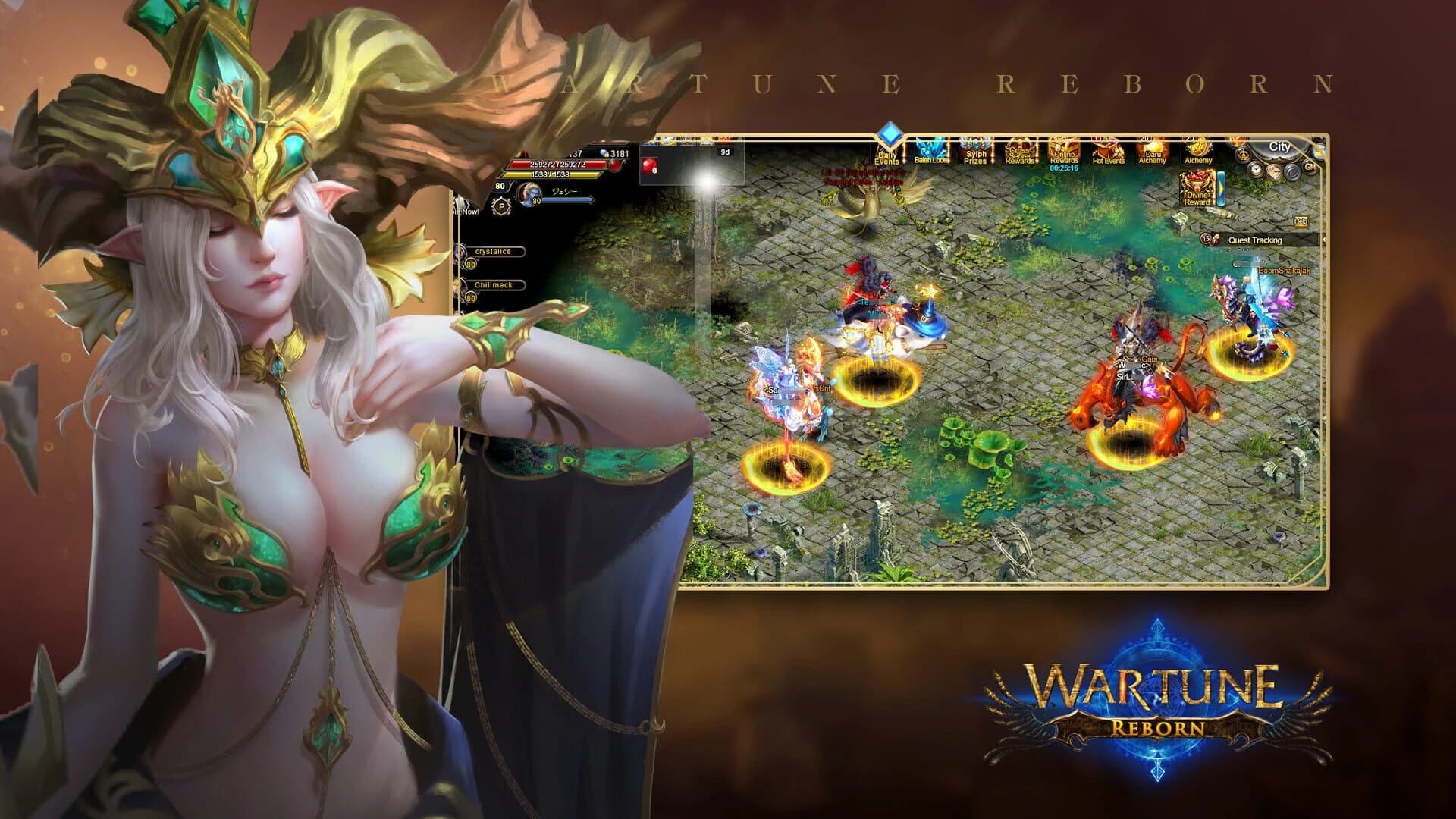Click the Help button
This screenshot has height=819, width=1456.
click(1303, 221)
